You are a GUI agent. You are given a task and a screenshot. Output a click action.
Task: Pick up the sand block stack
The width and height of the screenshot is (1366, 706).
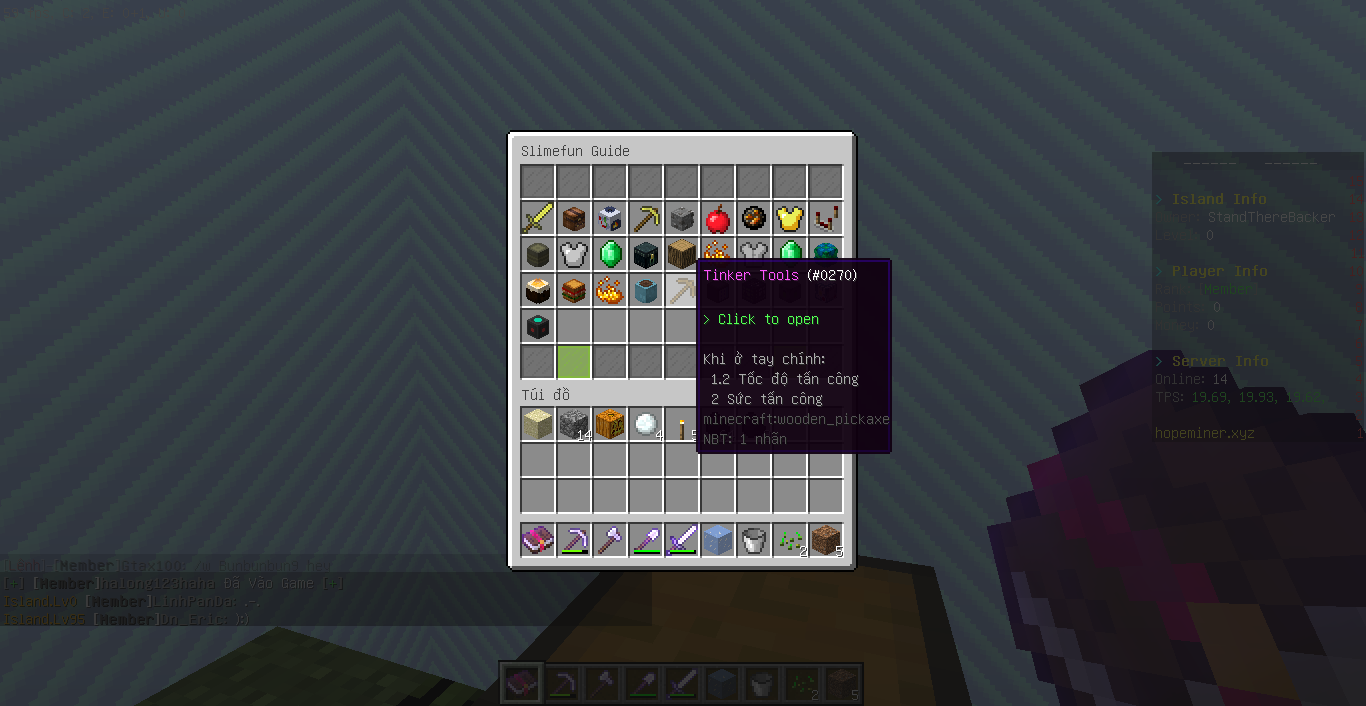[538, 425]
